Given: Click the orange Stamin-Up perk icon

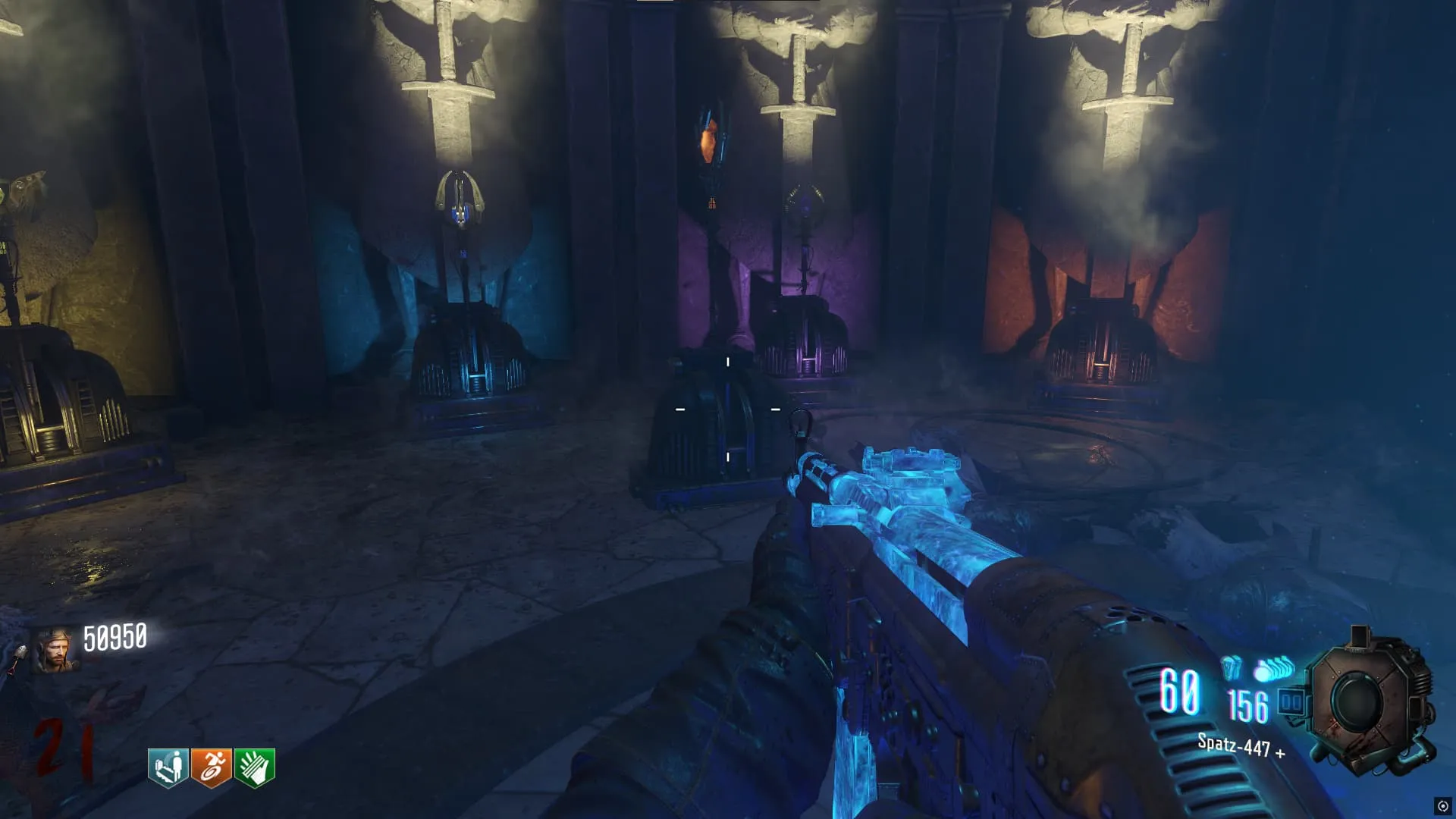Looking at the screenshot, I should click(212, 767).
